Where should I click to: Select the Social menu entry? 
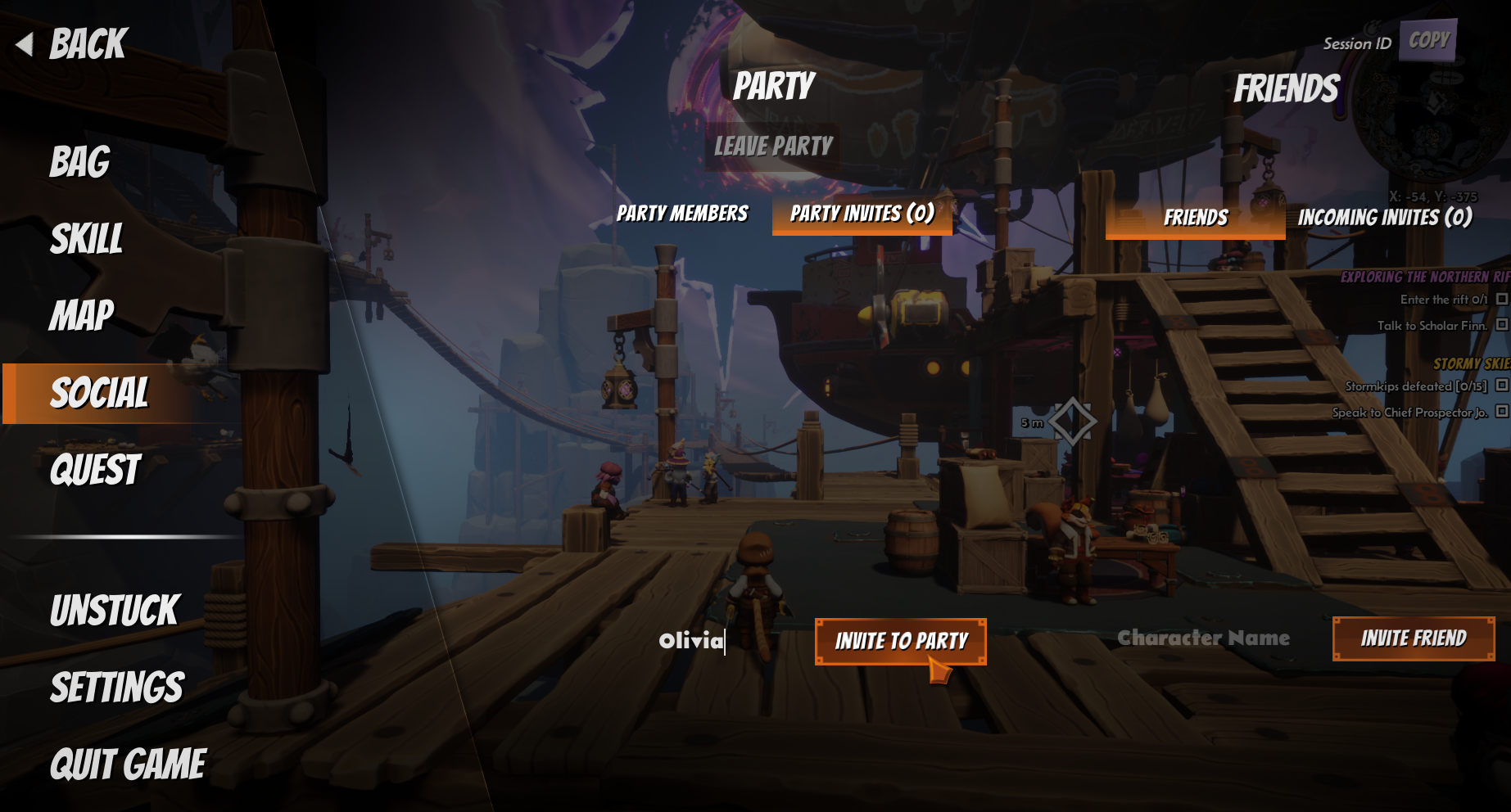pos(100,394)
